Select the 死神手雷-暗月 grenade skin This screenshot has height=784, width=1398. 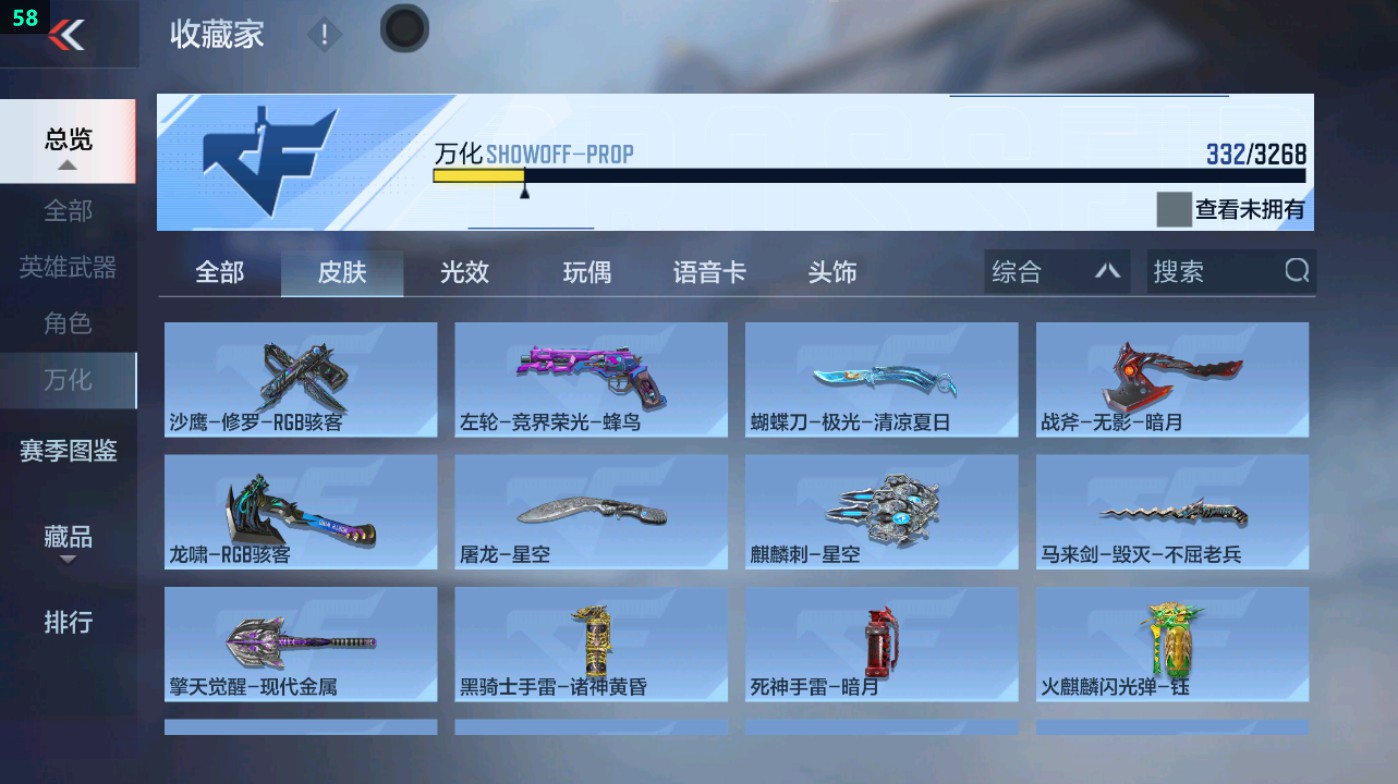click(x=881, y=644)
